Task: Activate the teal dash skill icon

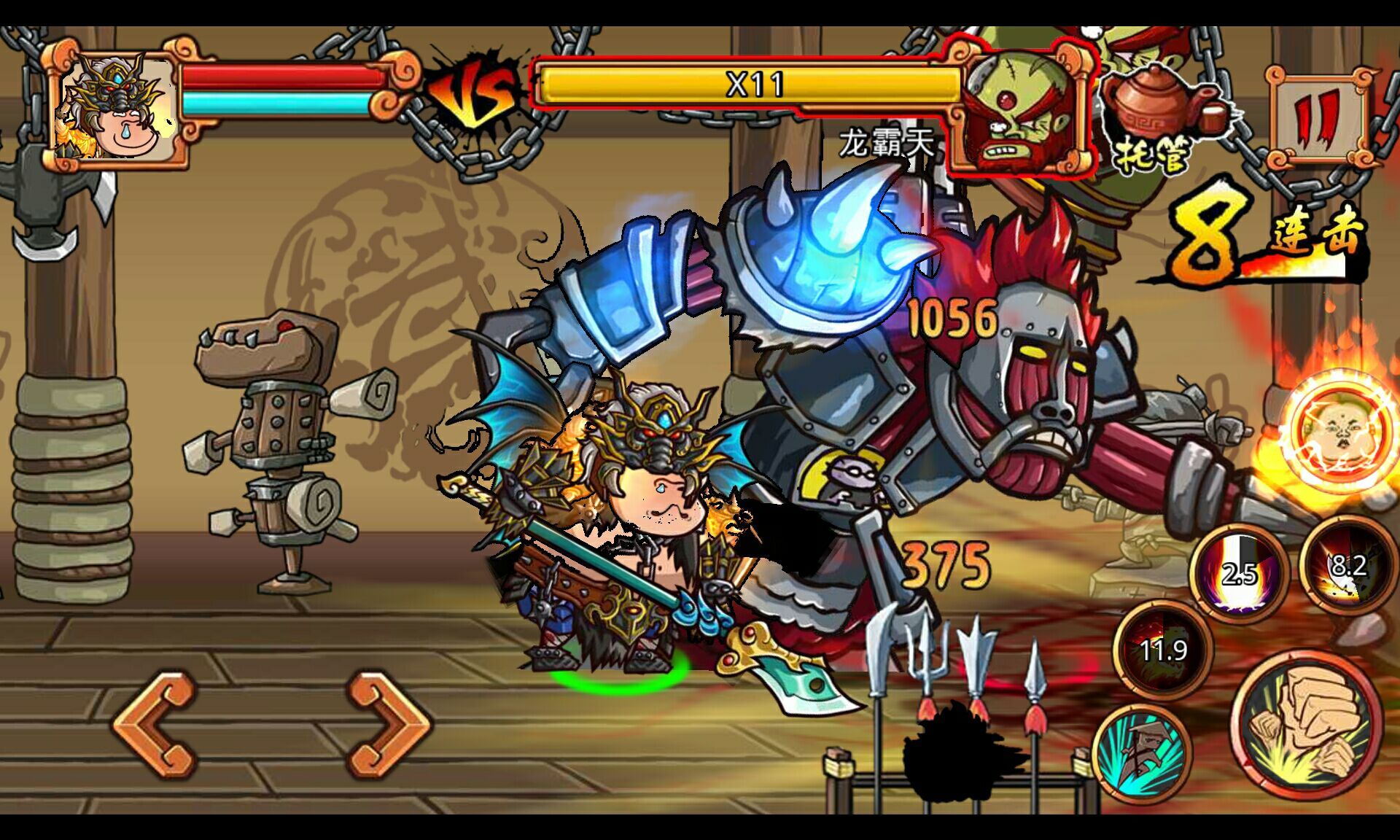Action: (x=1142, y=752)
